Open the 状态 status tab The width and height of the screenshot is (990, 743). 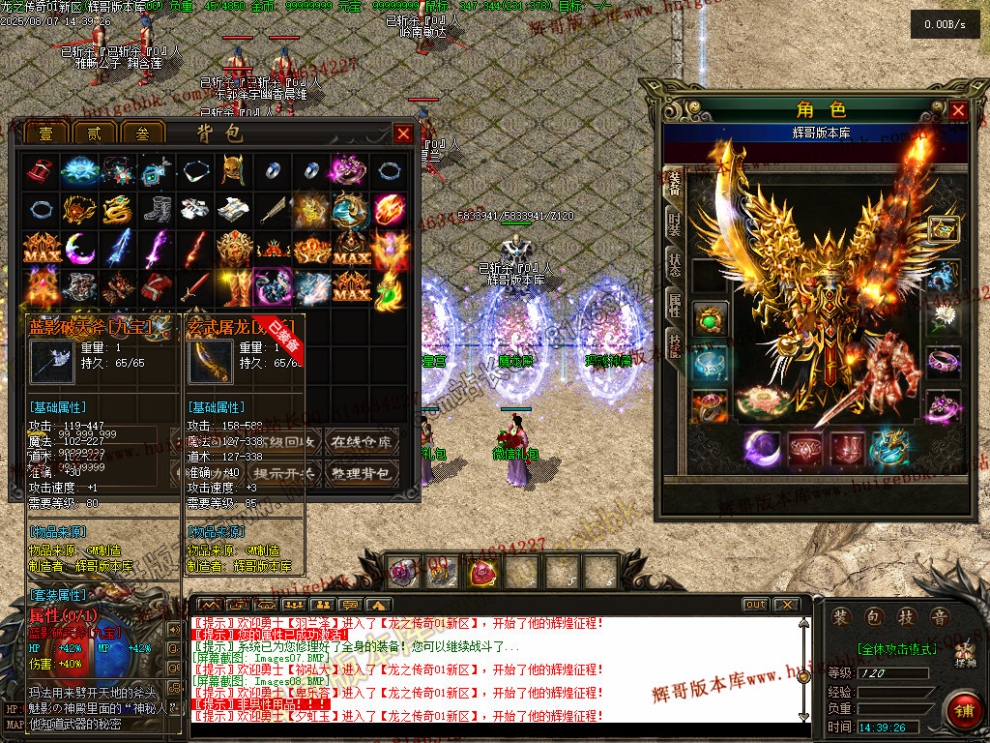point(675,265)
